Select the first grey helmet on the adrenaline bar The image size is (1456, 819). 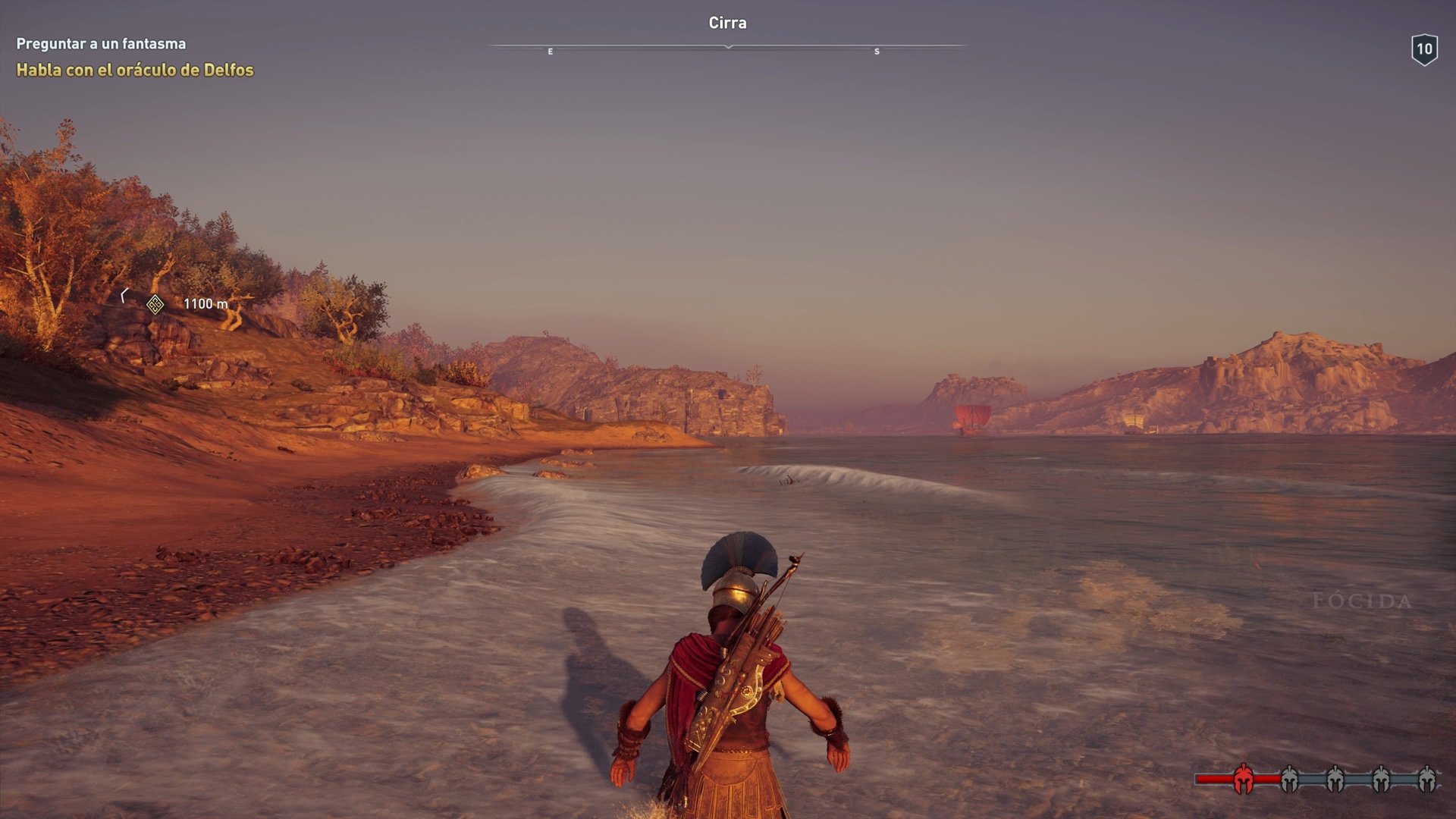1288,780
